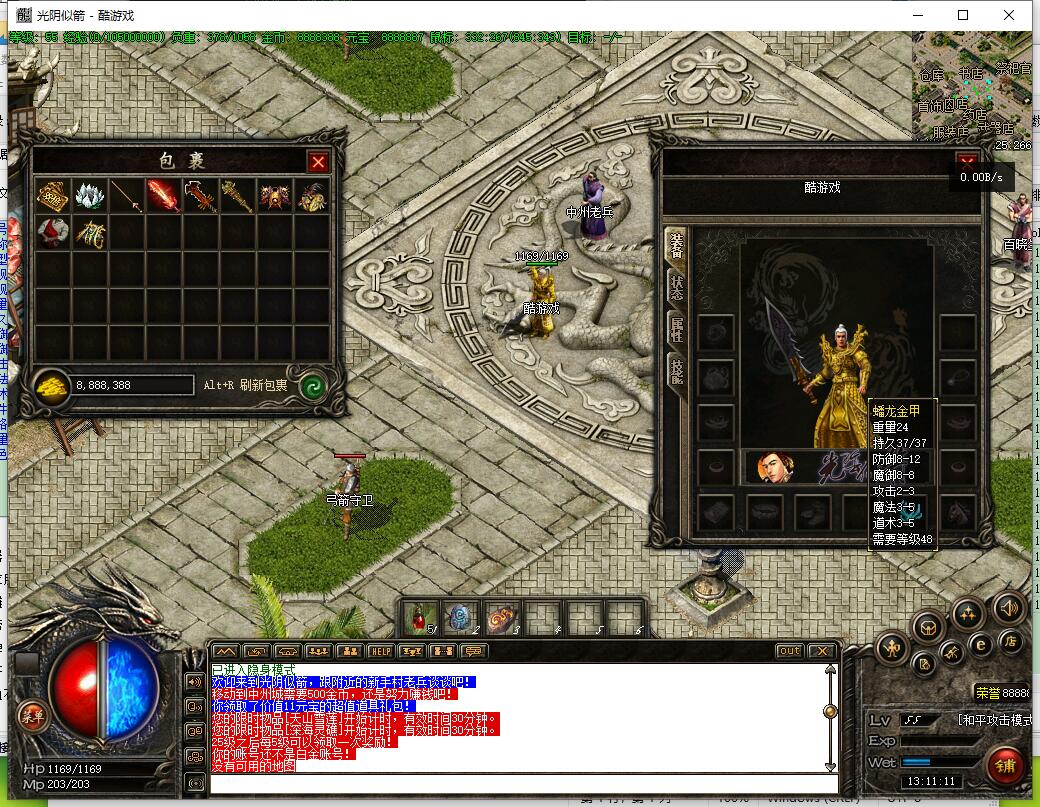Screen dimensions: 1040x807
Task: Use the red potion hotbar slot
Action: (420, 618)
